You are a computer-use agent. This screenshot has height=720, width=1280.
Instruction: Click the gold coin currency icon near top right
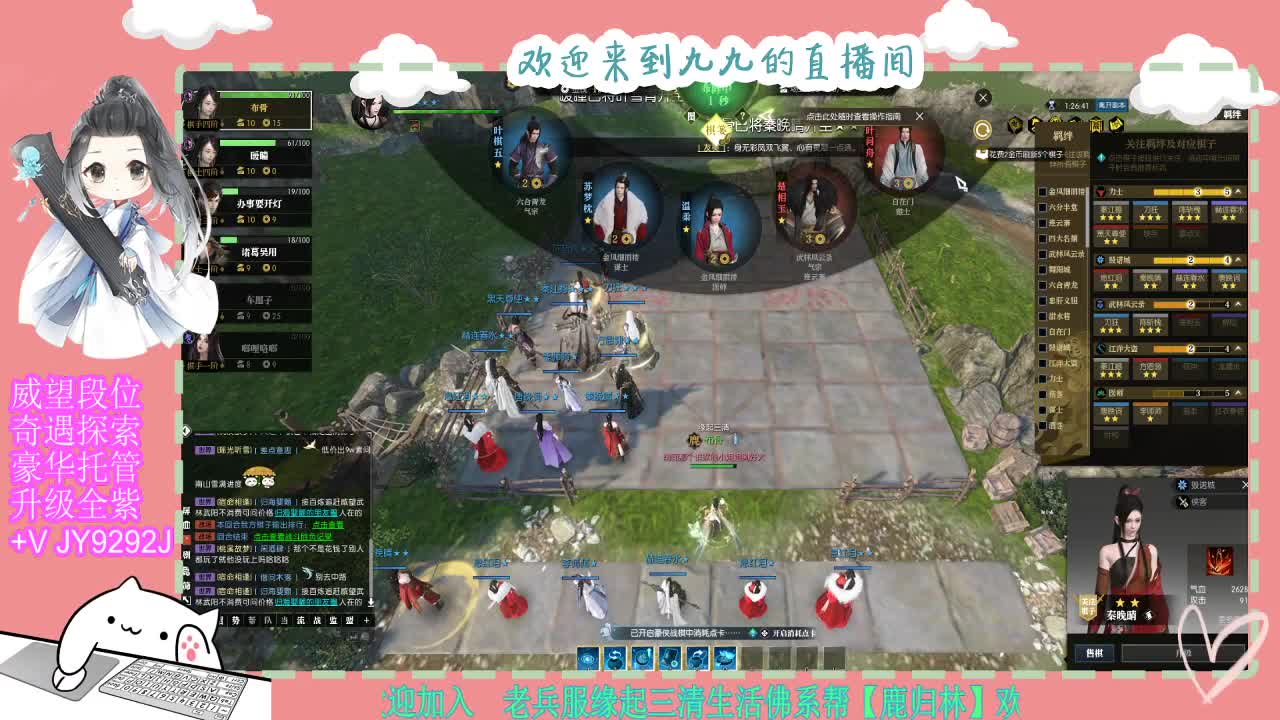click(982, 129)
